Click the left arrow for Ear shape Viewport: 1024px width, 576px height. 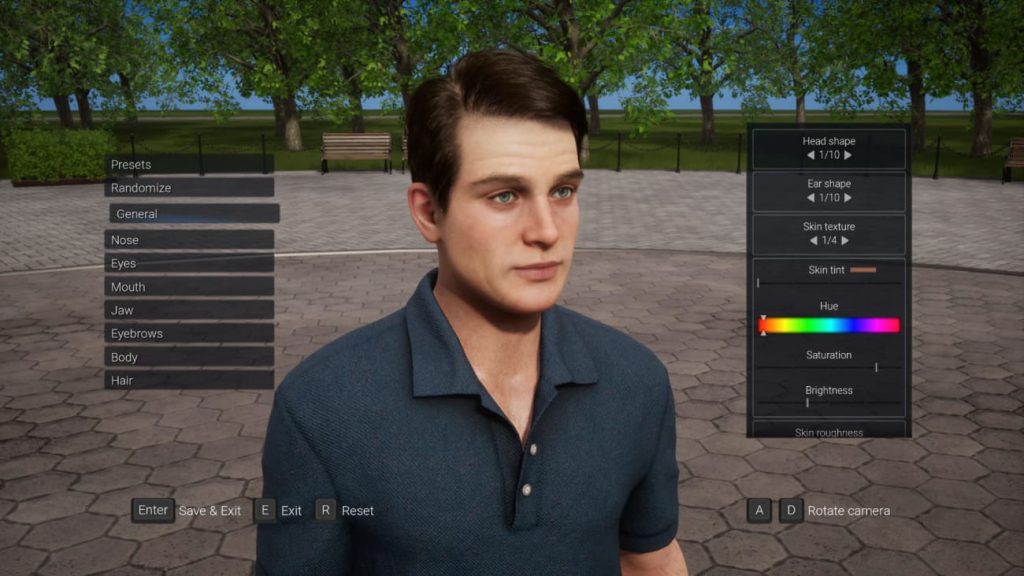click(x=810, y=198)
